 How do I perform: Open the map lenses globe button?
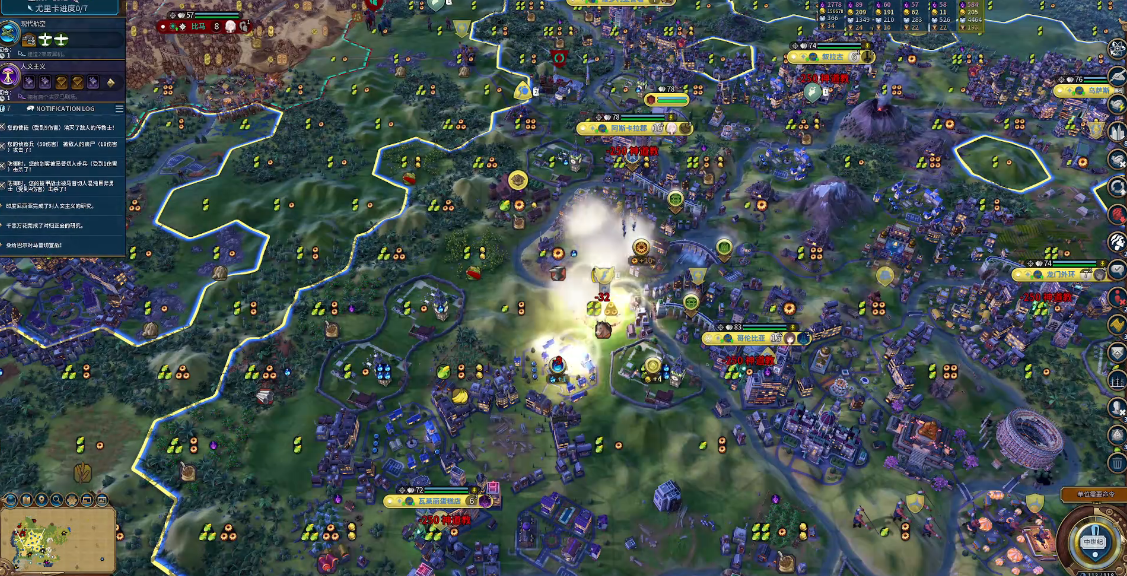(9, 498)
